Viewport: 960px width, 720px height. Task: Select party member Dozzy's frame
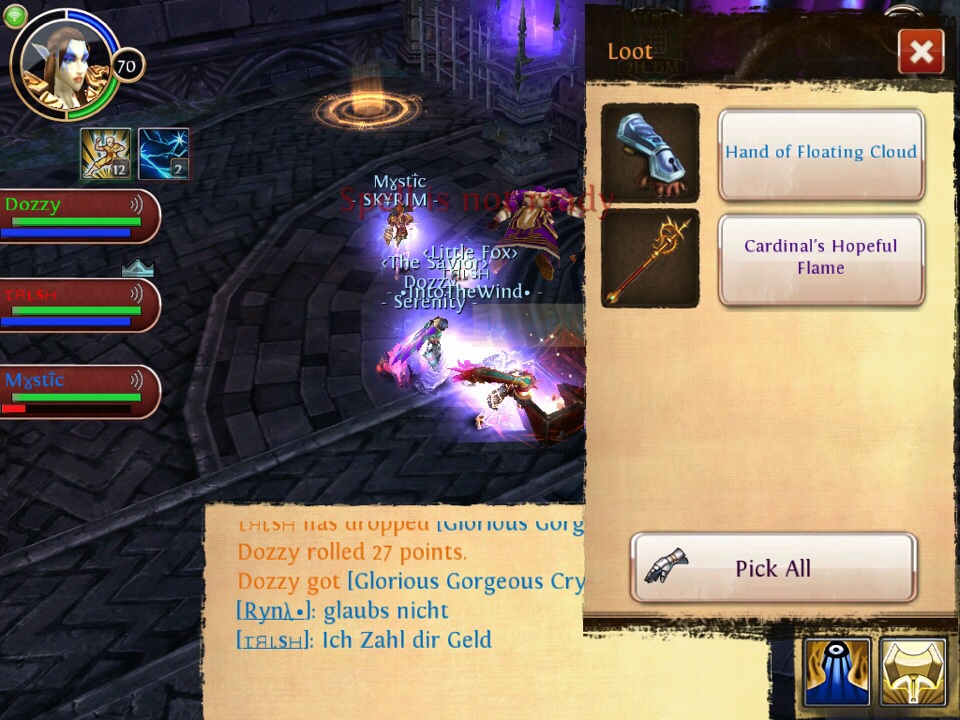click(x=78, y=216)
